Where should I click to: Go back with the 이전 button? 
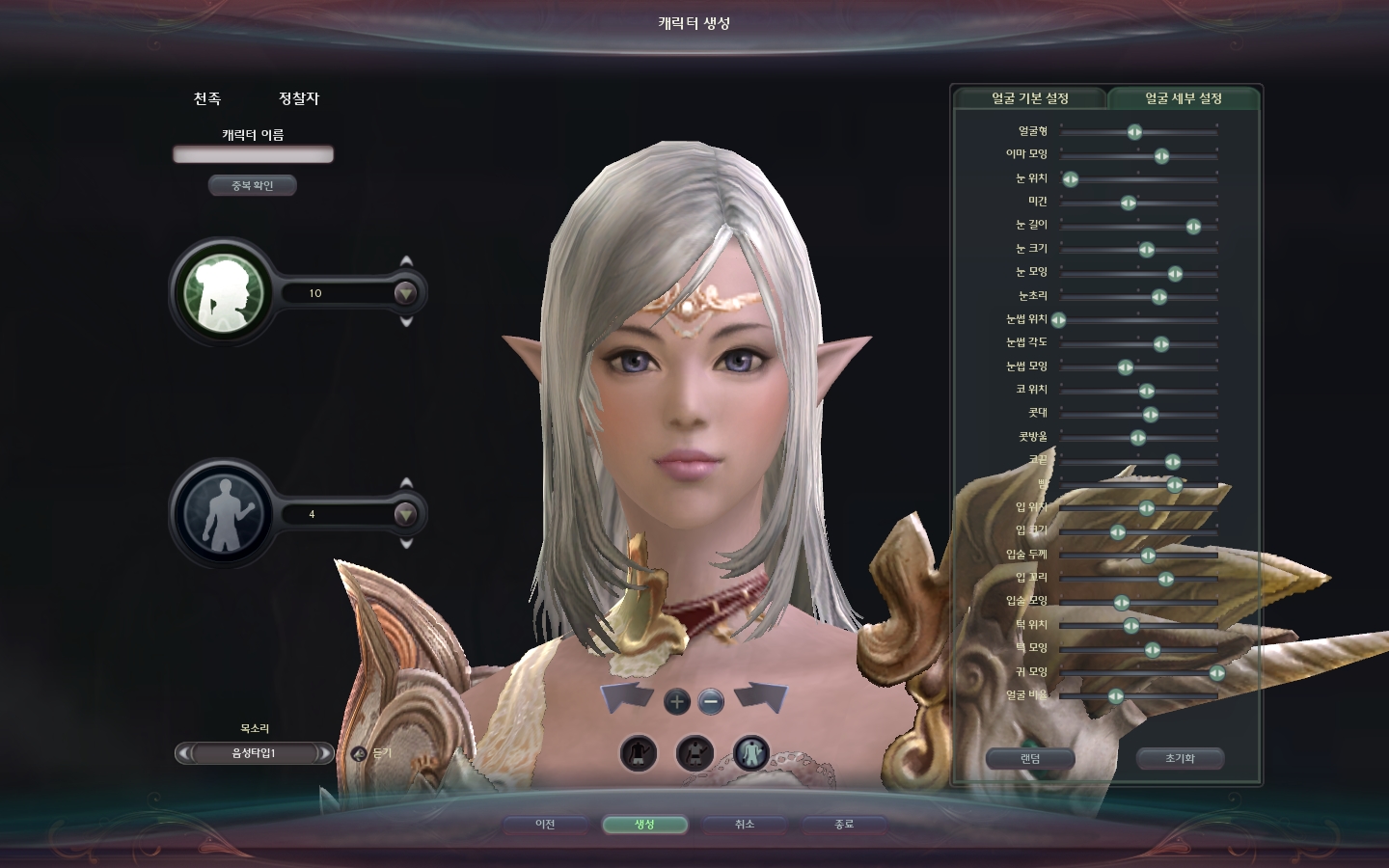545,825
